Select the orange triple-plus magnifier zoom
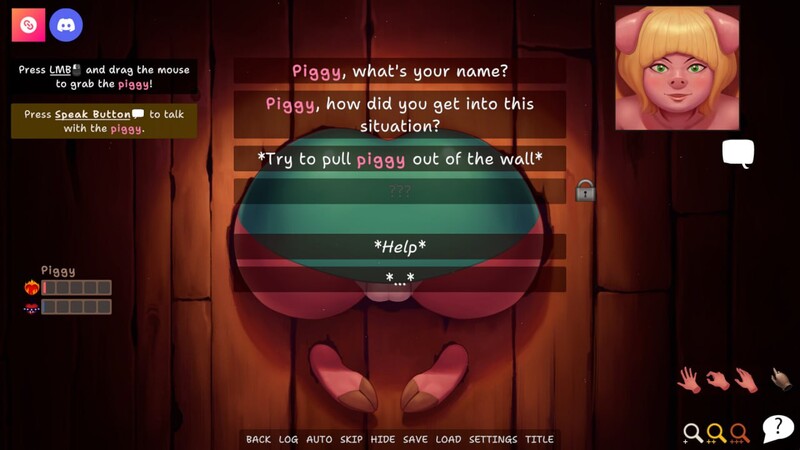The image size is (800, 450). 739,433
